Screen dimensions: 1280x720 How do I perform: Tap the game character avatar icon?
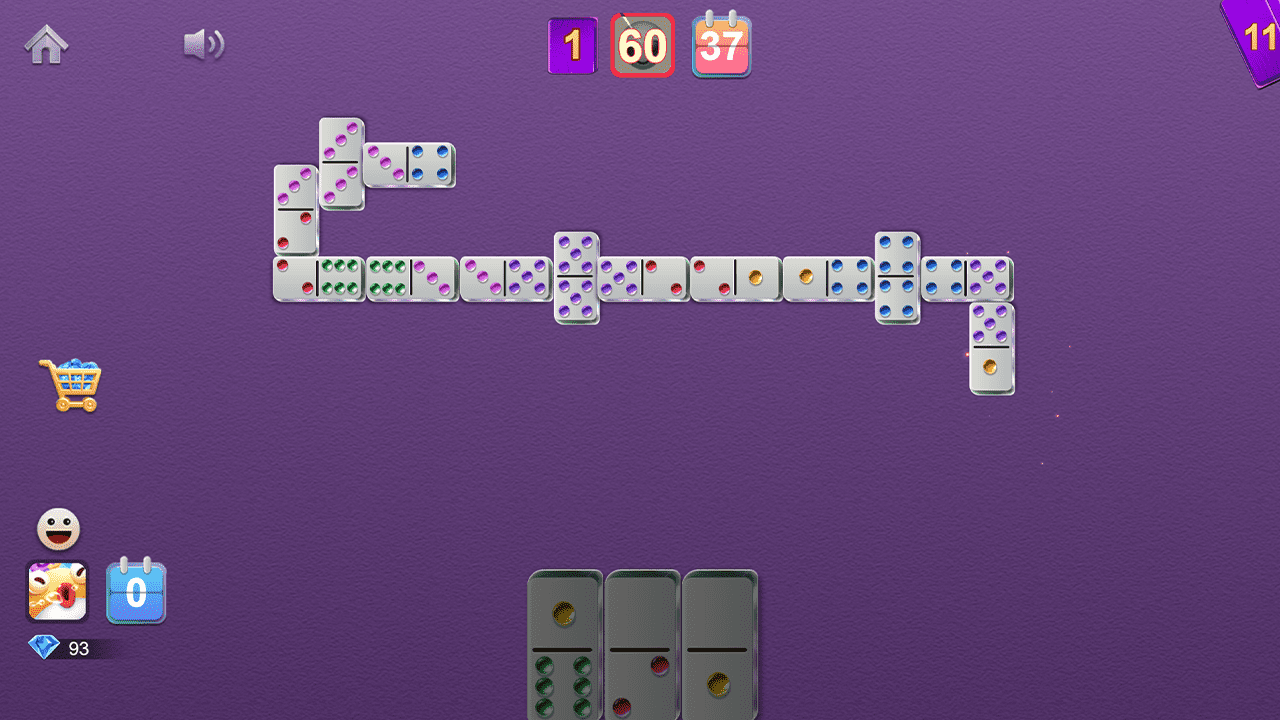pos(58,592)
